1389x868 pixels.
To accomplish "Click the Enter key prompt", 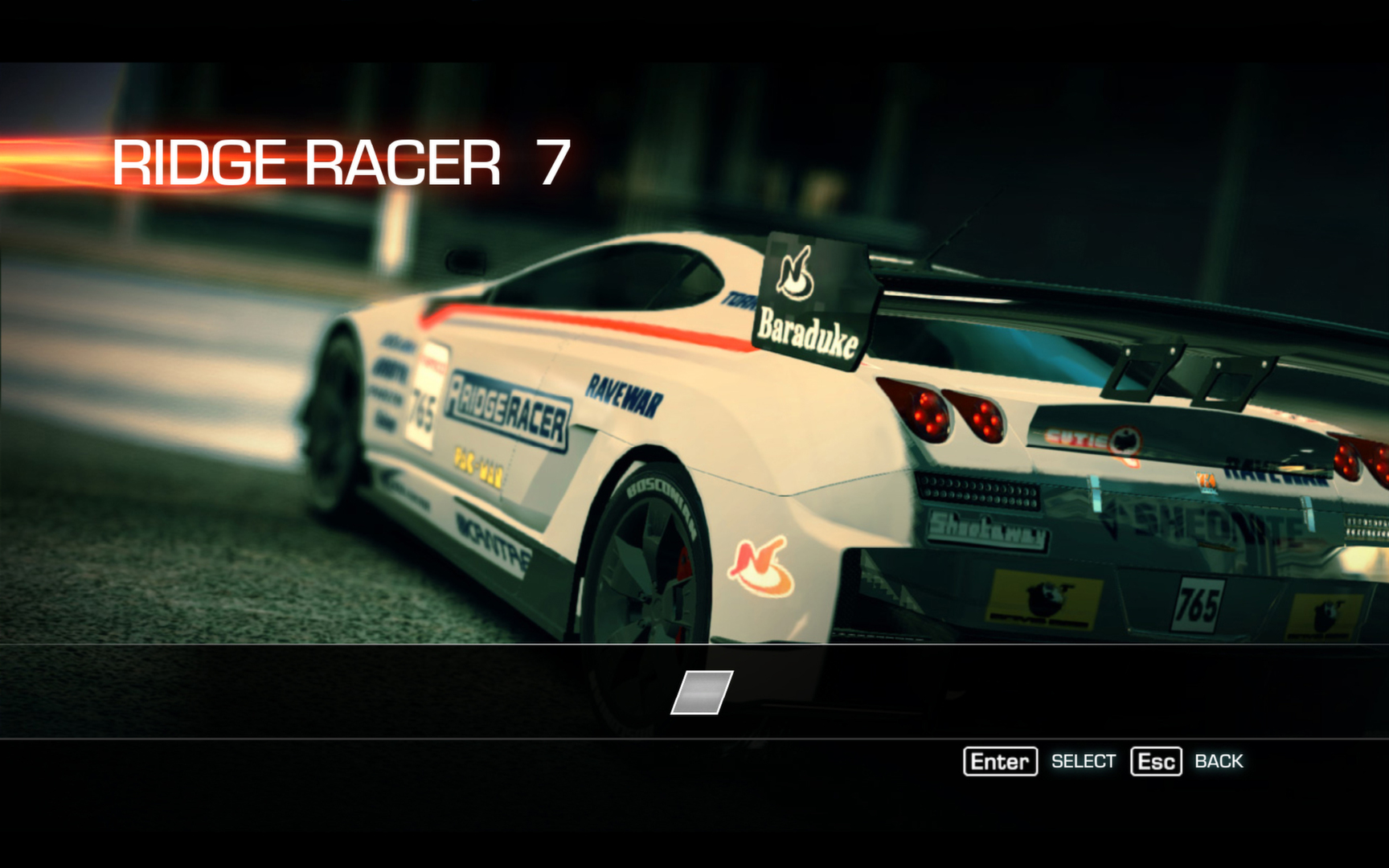I will (x=1001, y=761).
